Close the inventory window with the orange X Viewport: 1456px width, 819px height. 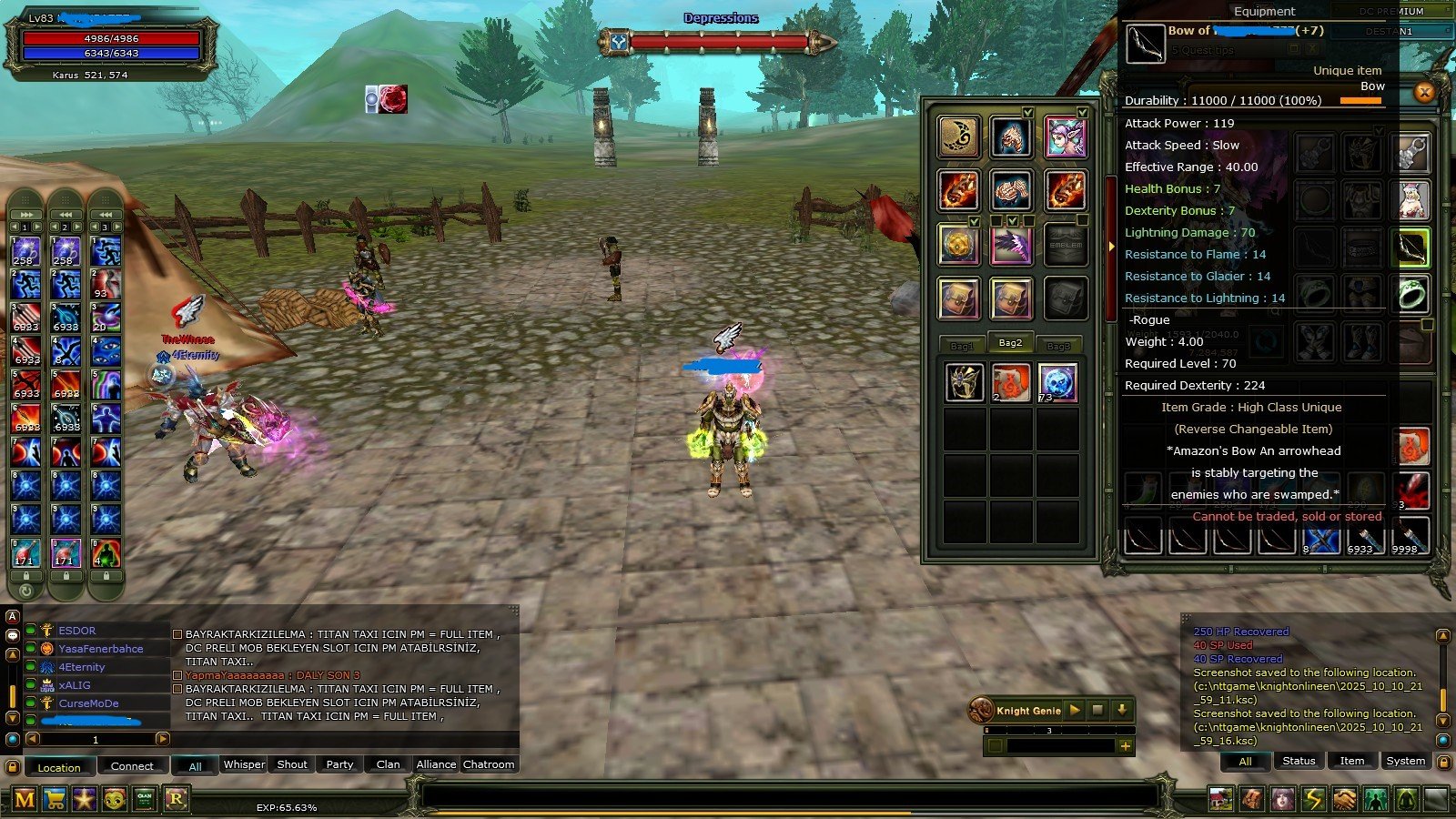pos(1424,92)
